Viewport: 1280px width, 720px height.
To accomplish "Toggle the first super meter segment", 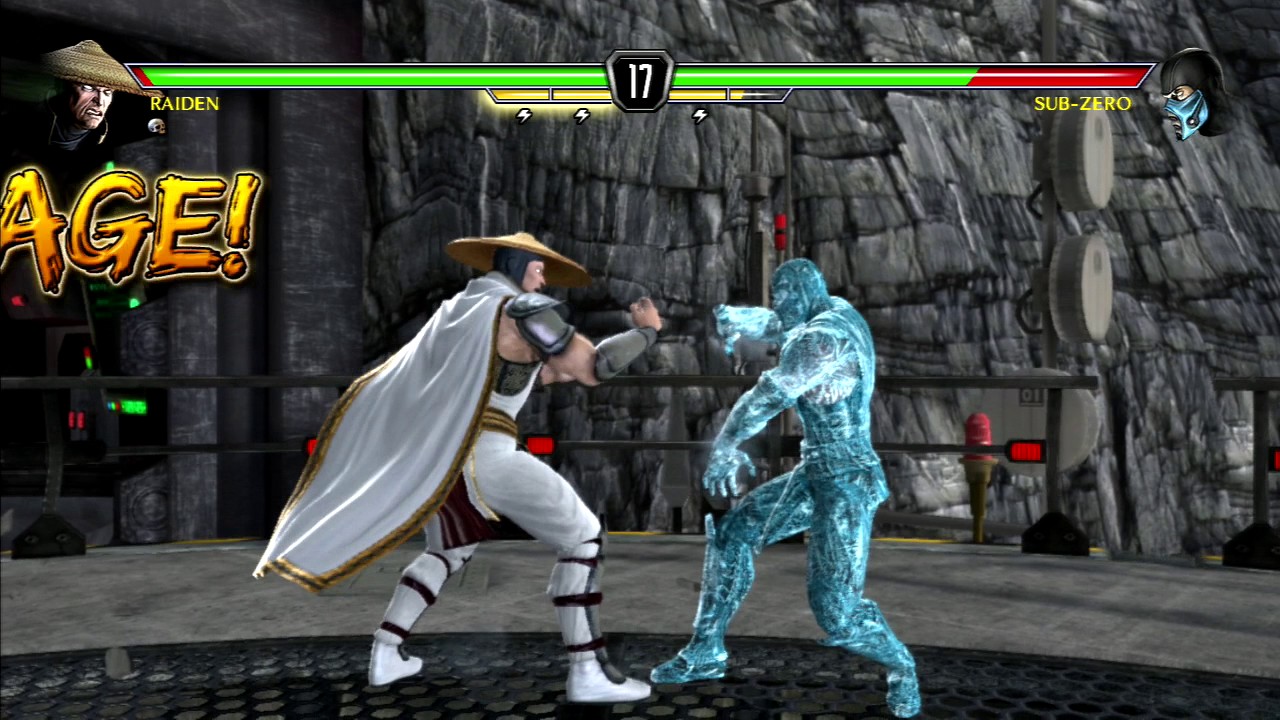I will pyautogui.click(x=520, y=97).
